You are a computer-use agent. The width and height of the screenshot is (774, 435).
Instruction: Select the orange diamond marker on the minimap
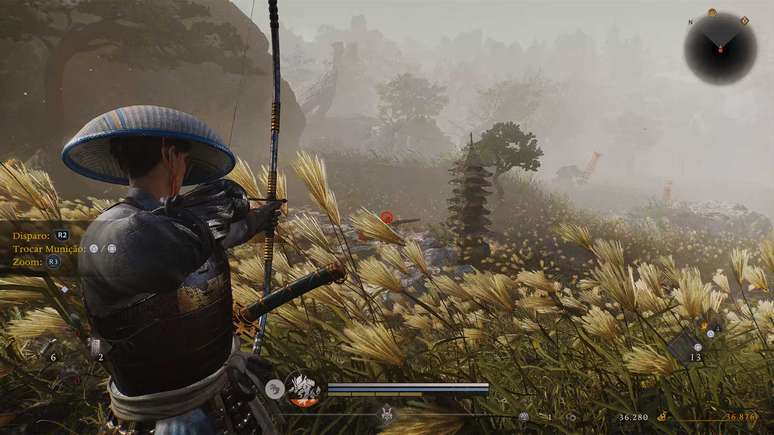click(x=744, y=20)
